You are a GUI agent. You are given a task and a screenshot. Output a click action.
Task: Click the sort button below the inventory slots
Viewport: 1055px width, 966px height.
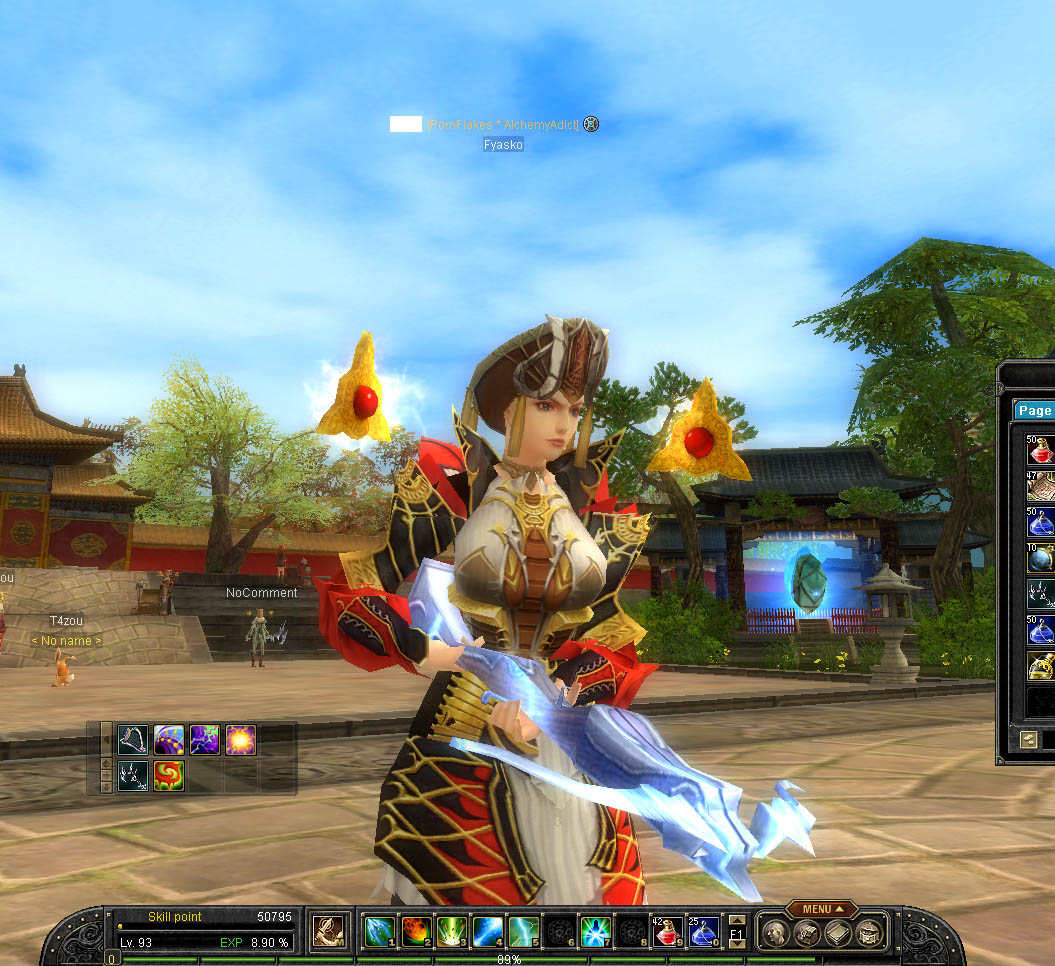[1028, 739]
